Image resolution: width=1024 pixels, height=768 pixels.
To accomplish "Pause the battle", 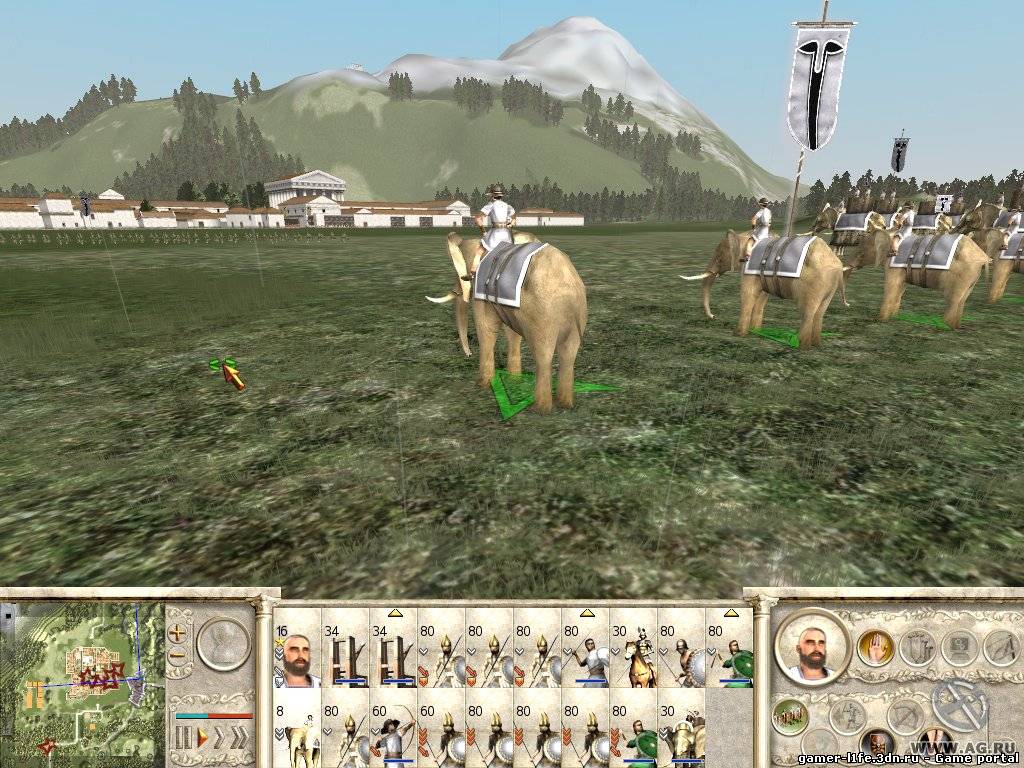I will click(x=183, y=739).
